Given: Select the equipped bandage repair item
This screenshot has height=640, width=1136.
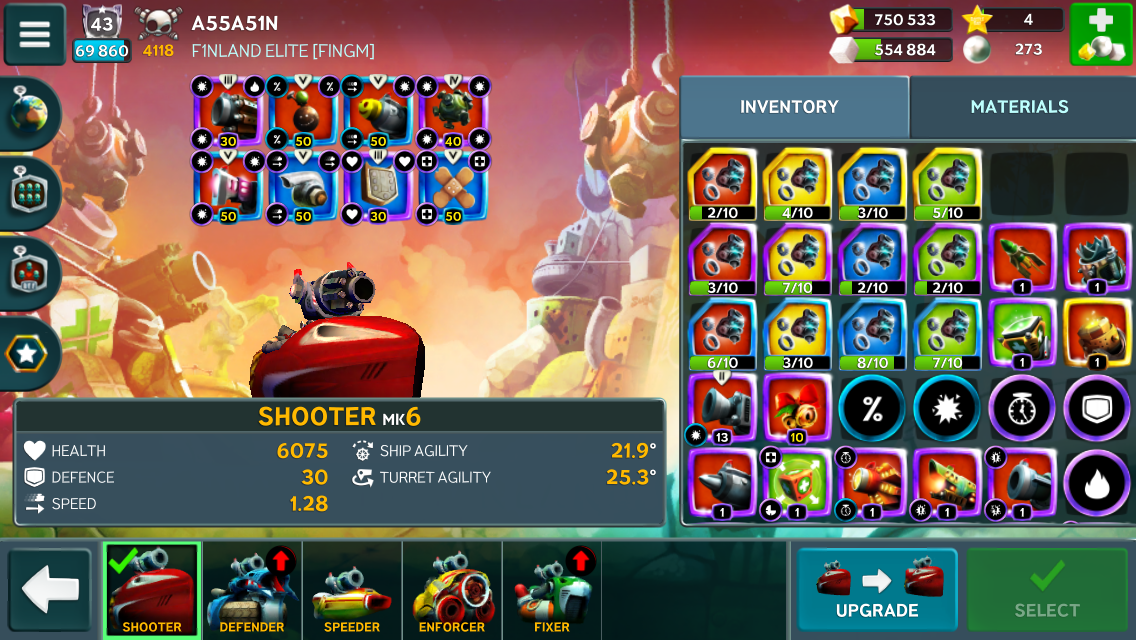Looking at the screenshot, I should click(451, 187).
